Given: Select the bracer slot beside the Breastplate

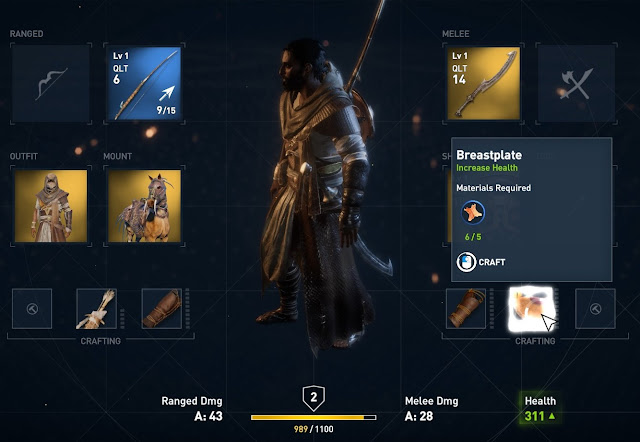Looking at the screenshot, I should tap(465, 309).
